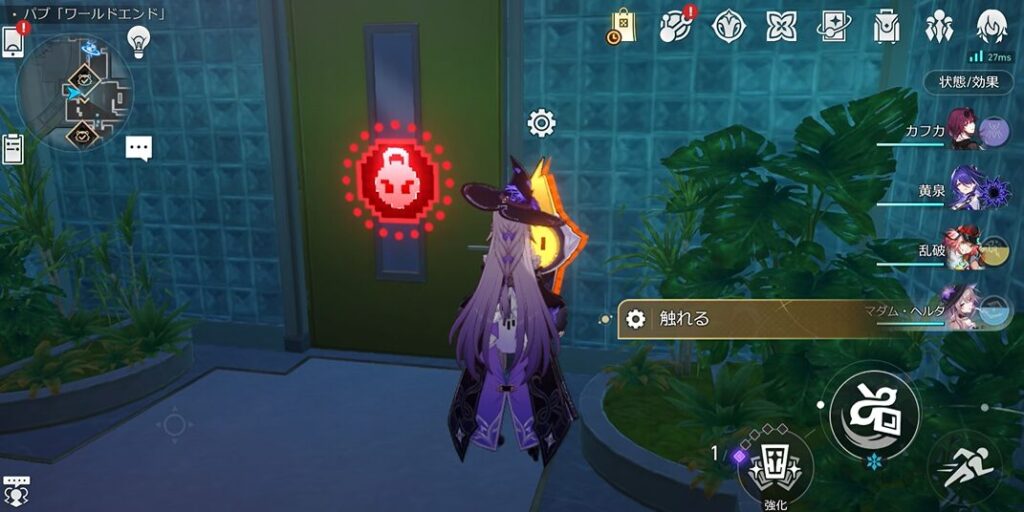Open the four-petal flower icon in top bar

780,26
